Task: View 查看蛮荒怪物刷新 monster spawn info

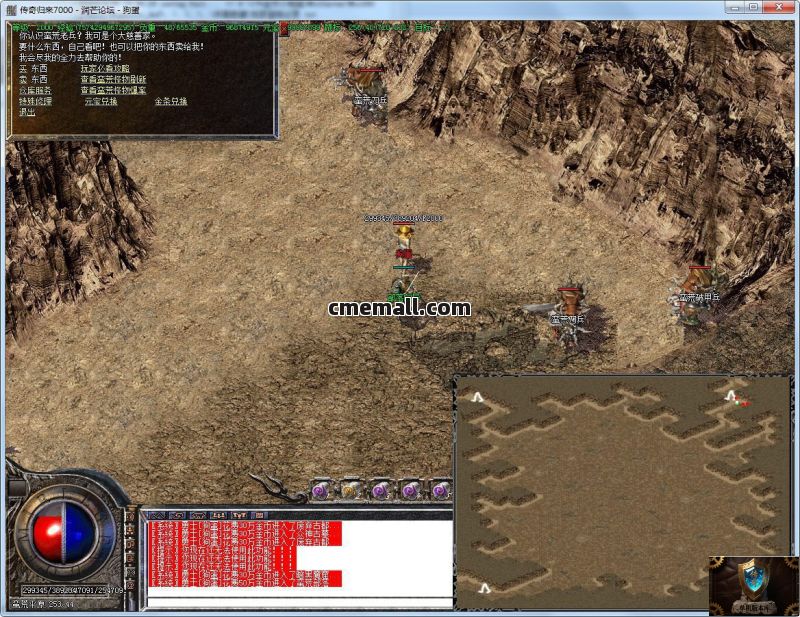Action: click(113, 79)
